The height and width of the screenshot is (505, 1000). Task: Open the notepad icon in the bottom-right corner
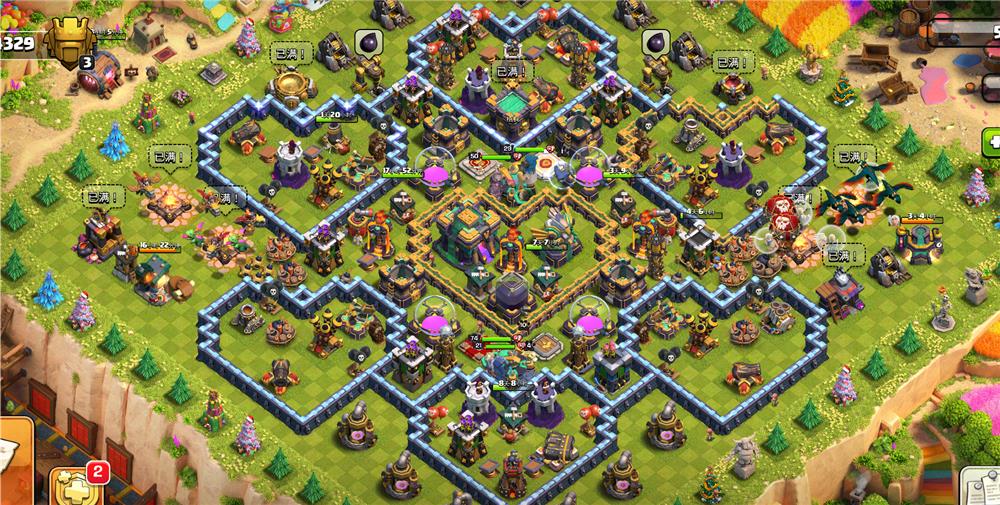pyautogui.click(x=980, y=487)
